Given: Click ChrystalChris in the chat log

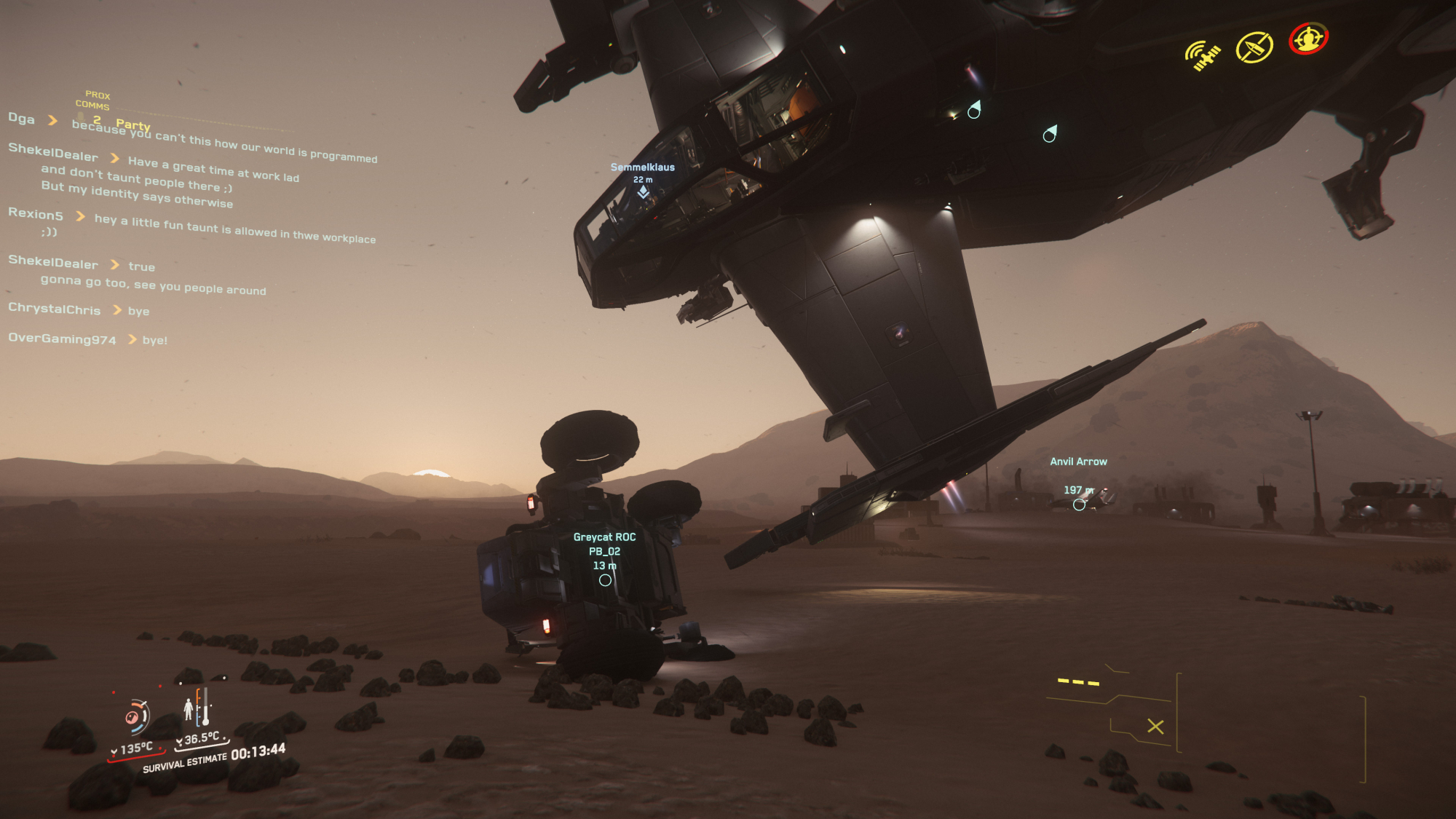Looking at the screenshot, I should [x=55, y=309].
